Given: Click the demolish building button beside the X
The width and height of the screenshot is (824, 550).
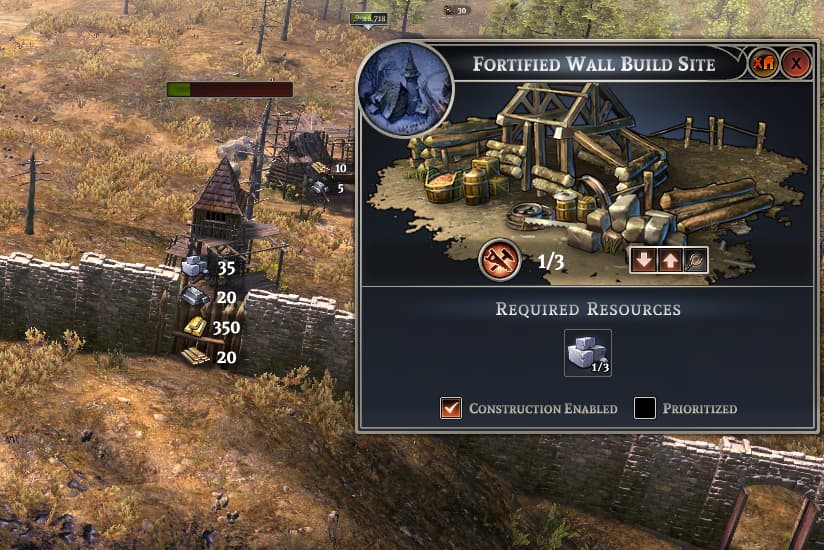Looking at the screenshot, I should (x=765, y=65).
